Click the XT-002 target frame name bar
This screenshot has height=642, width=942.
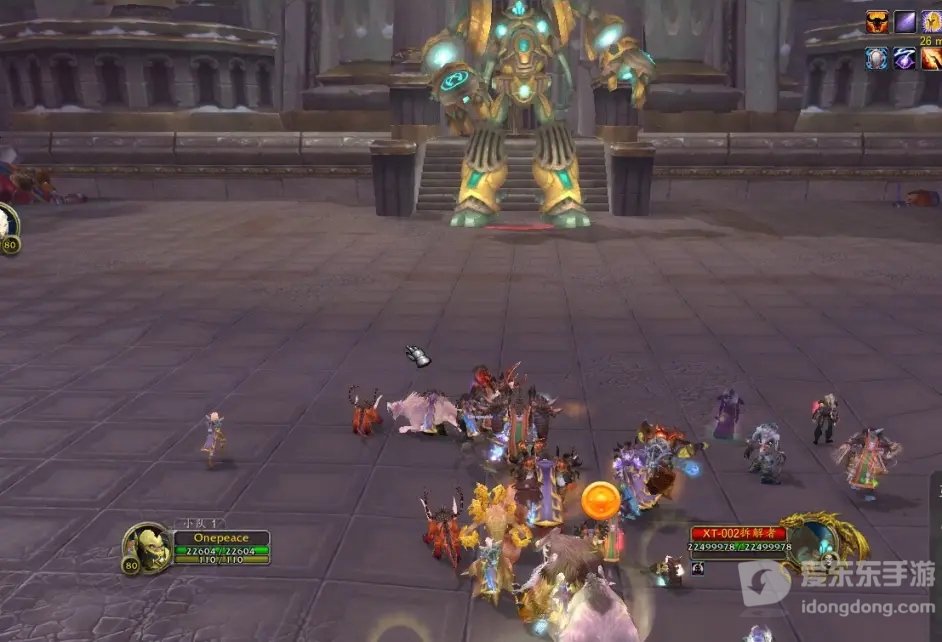[x=738, y=534]
